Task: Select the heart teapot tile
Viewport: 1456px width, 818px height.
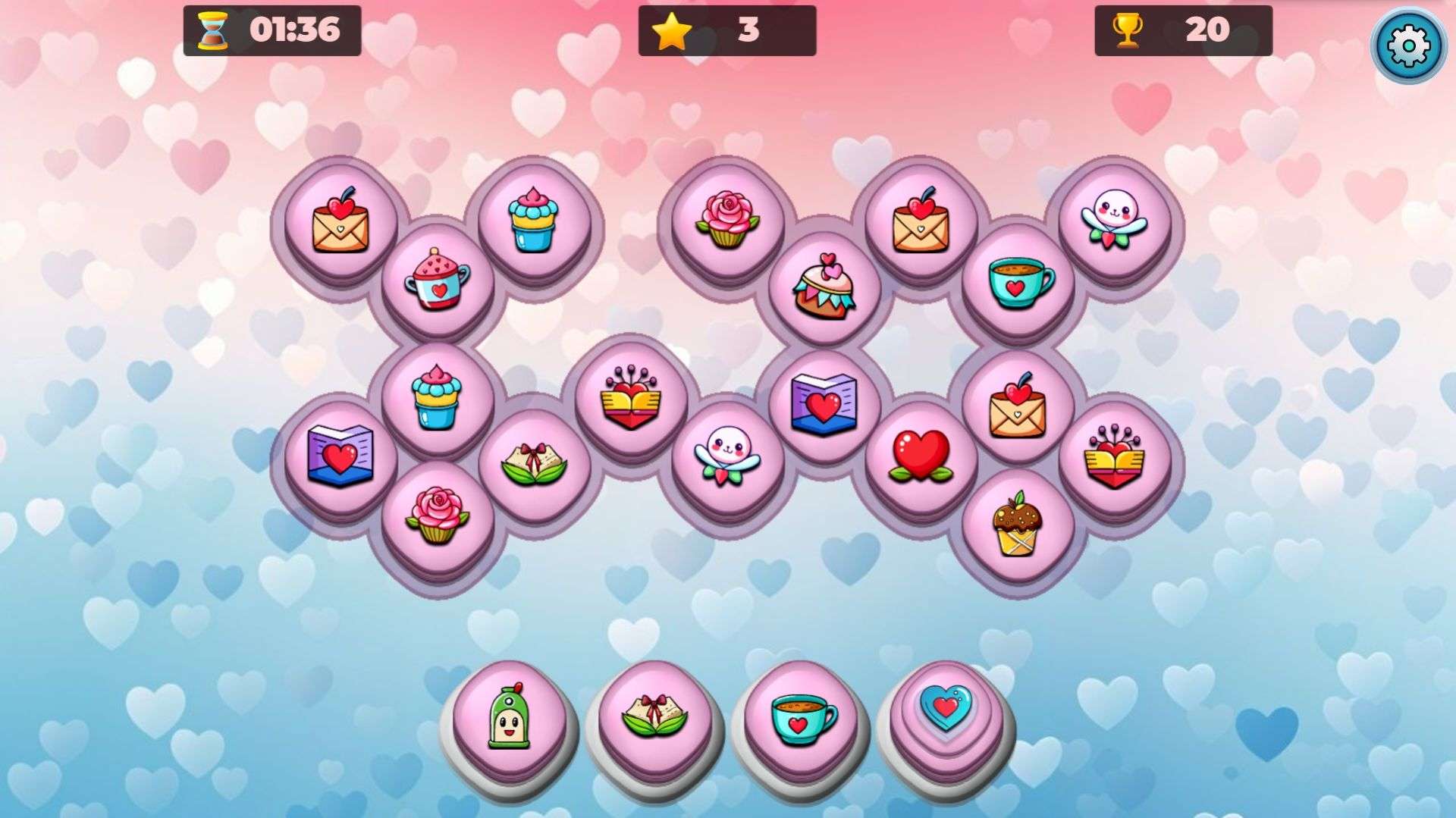Action: click(438, 280)
